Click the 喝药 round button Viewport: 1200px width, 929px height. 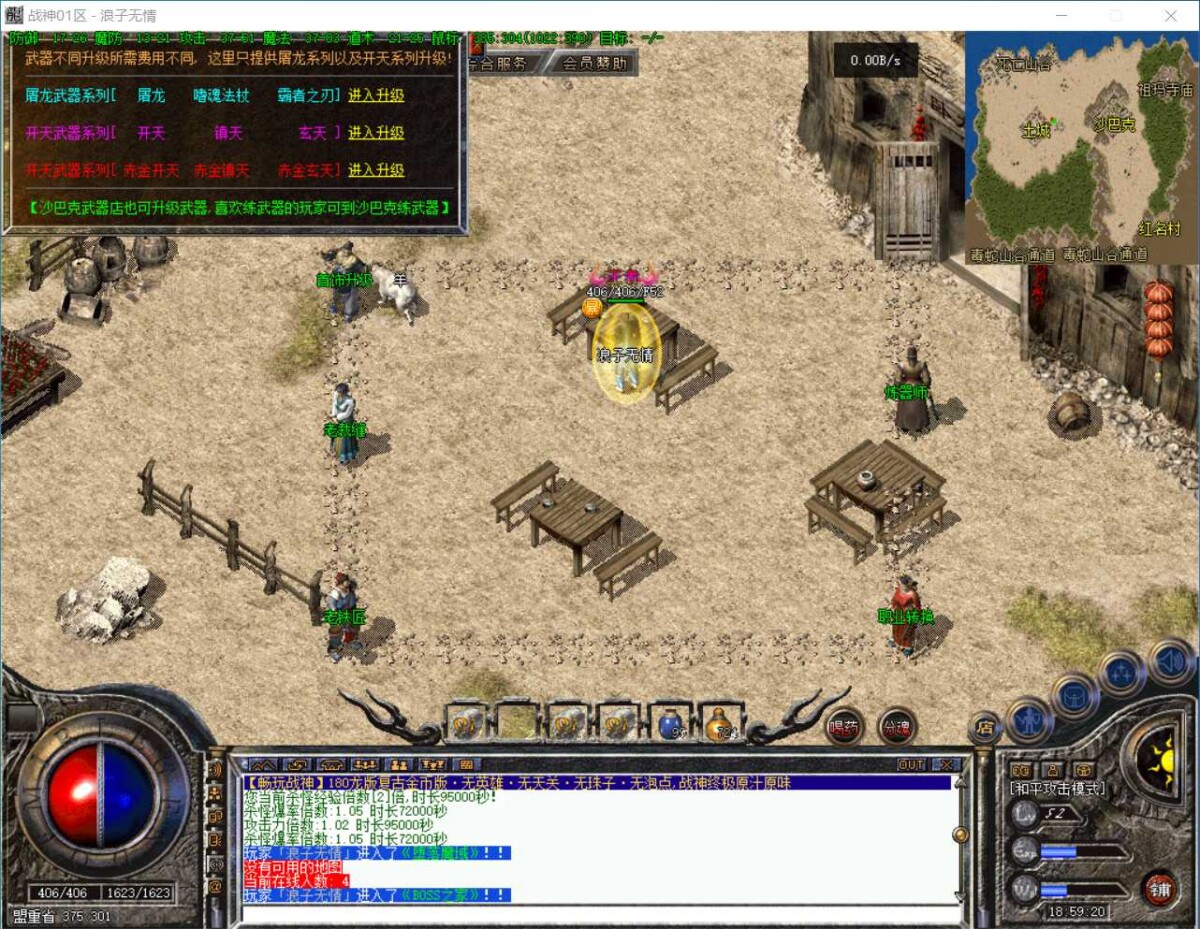(845, 728)
